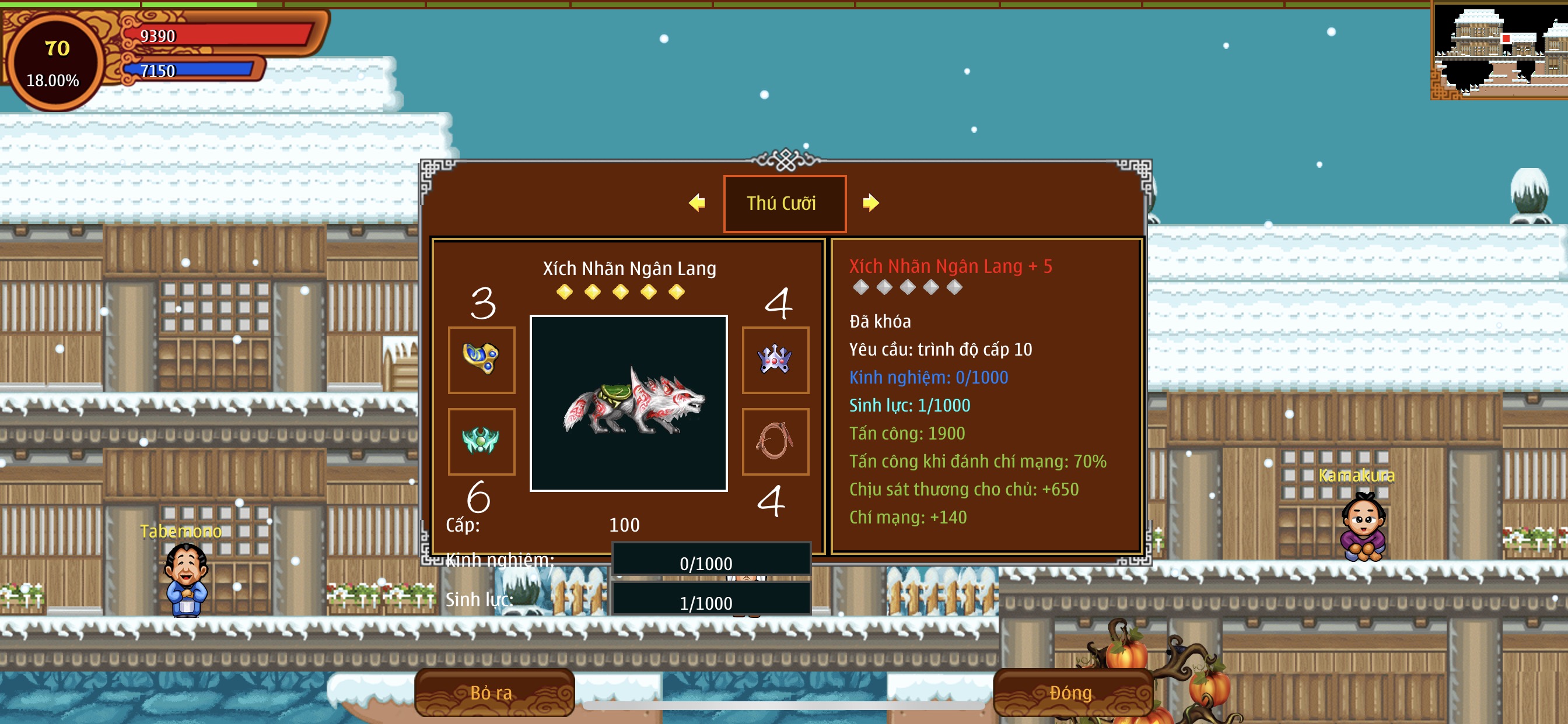Select the teal winged armor slot

coord(481,441)
